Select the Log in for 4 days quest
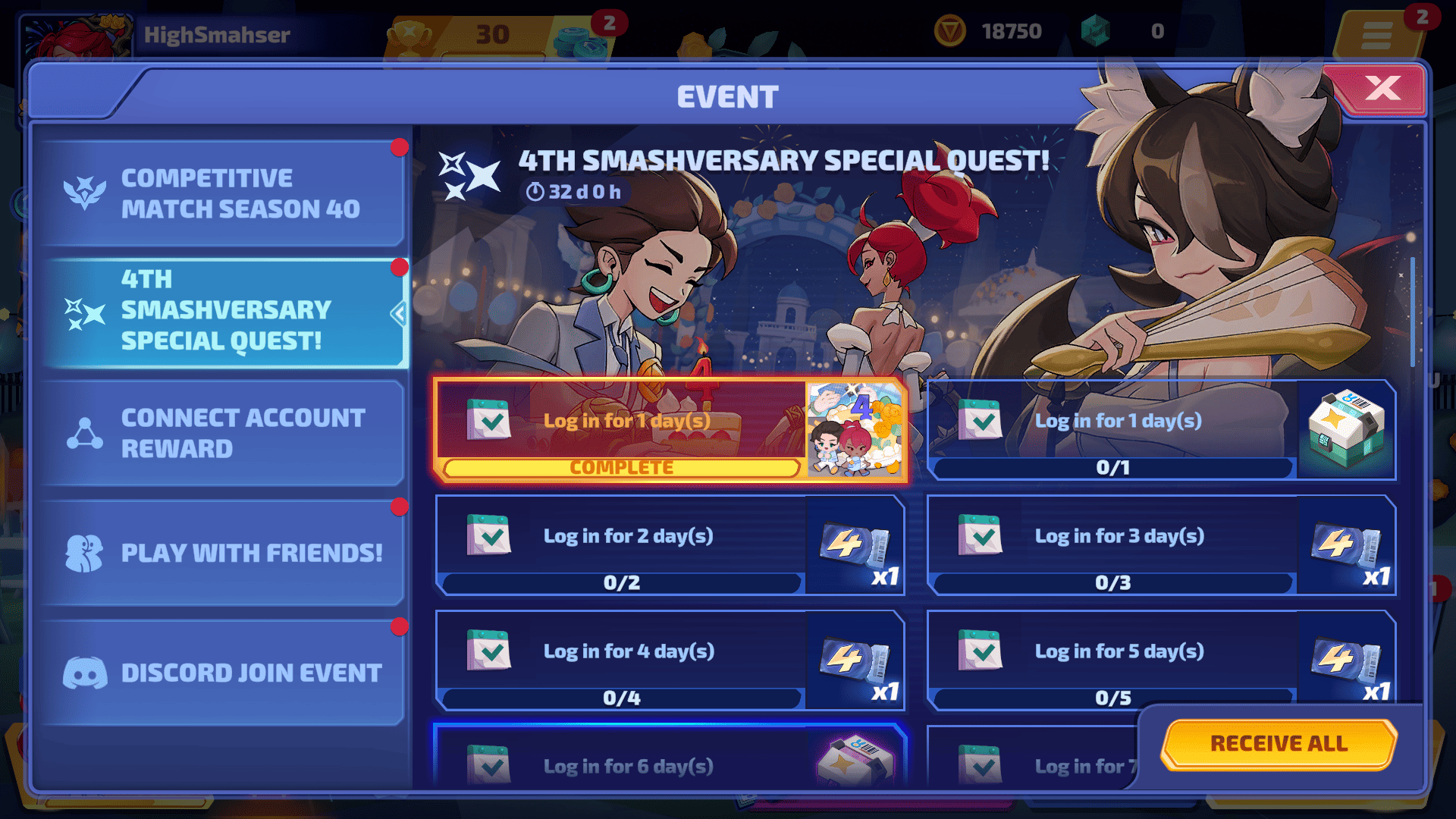The height and width of the screenshot is (819, 1456). point(620,660)
